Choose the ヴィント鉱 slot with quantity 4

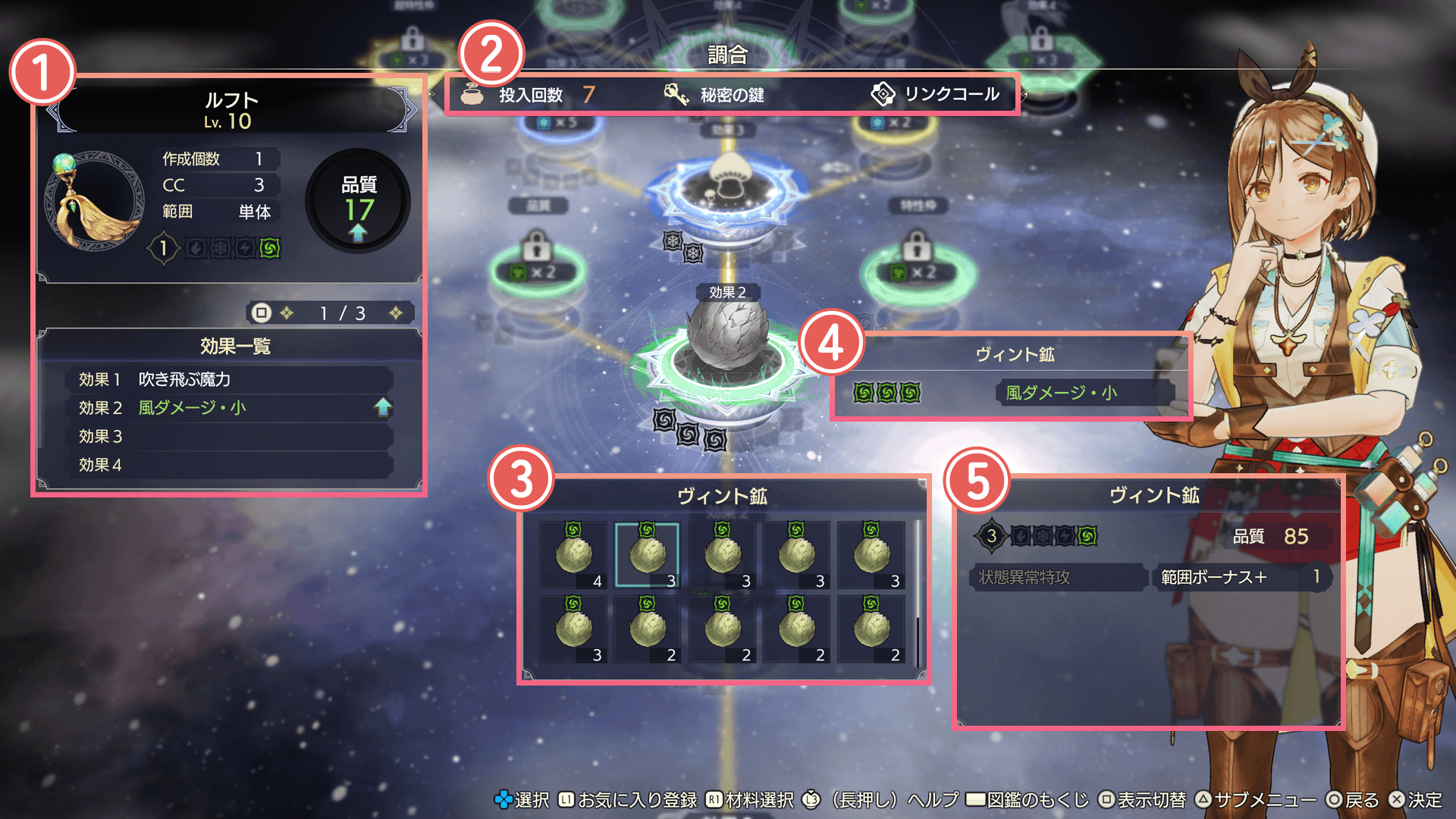coord(573,554)
